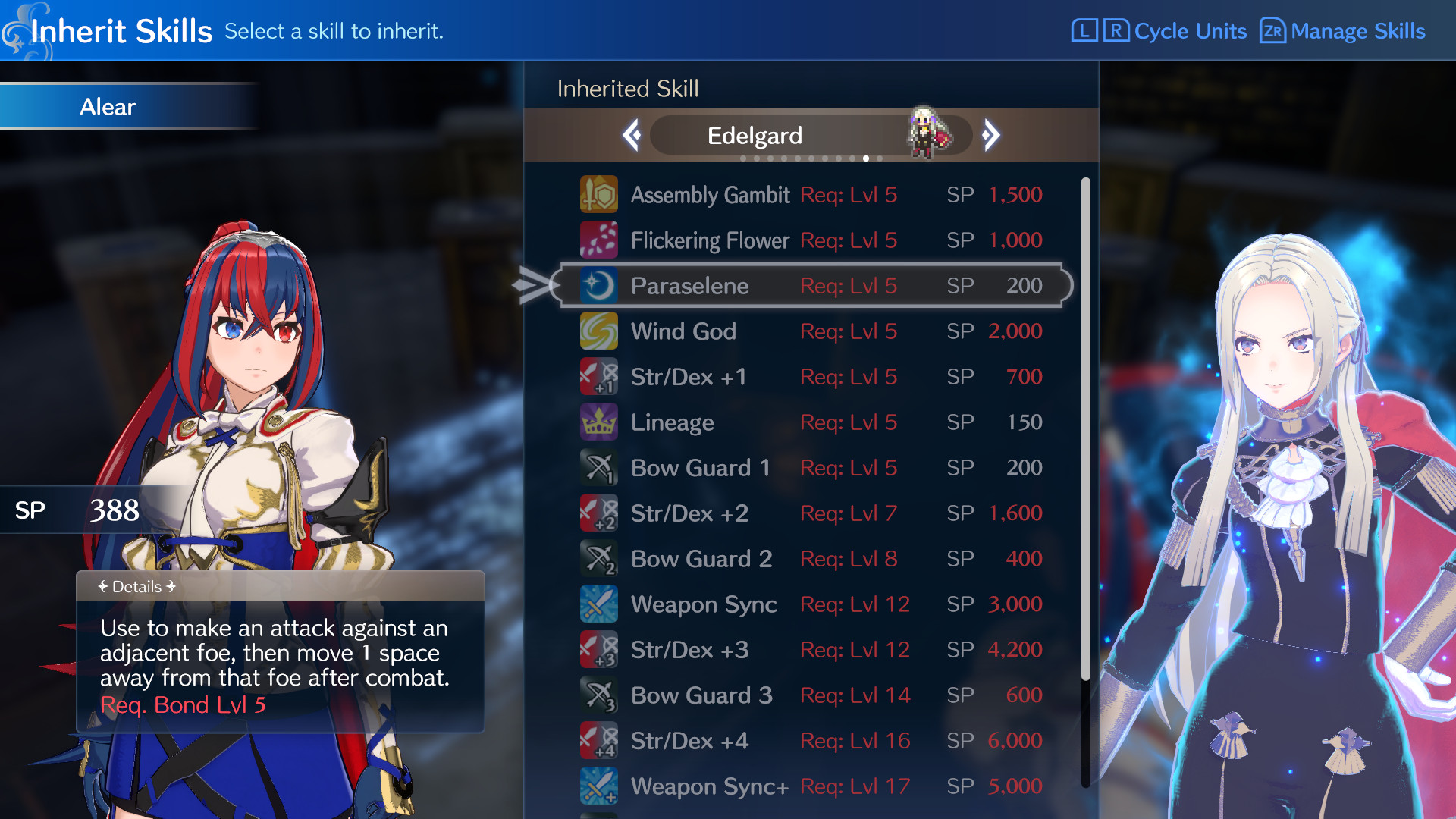1456x819 pixels.
Task: Click the highlighted page indicator dot
Action: tap(865, 158)
